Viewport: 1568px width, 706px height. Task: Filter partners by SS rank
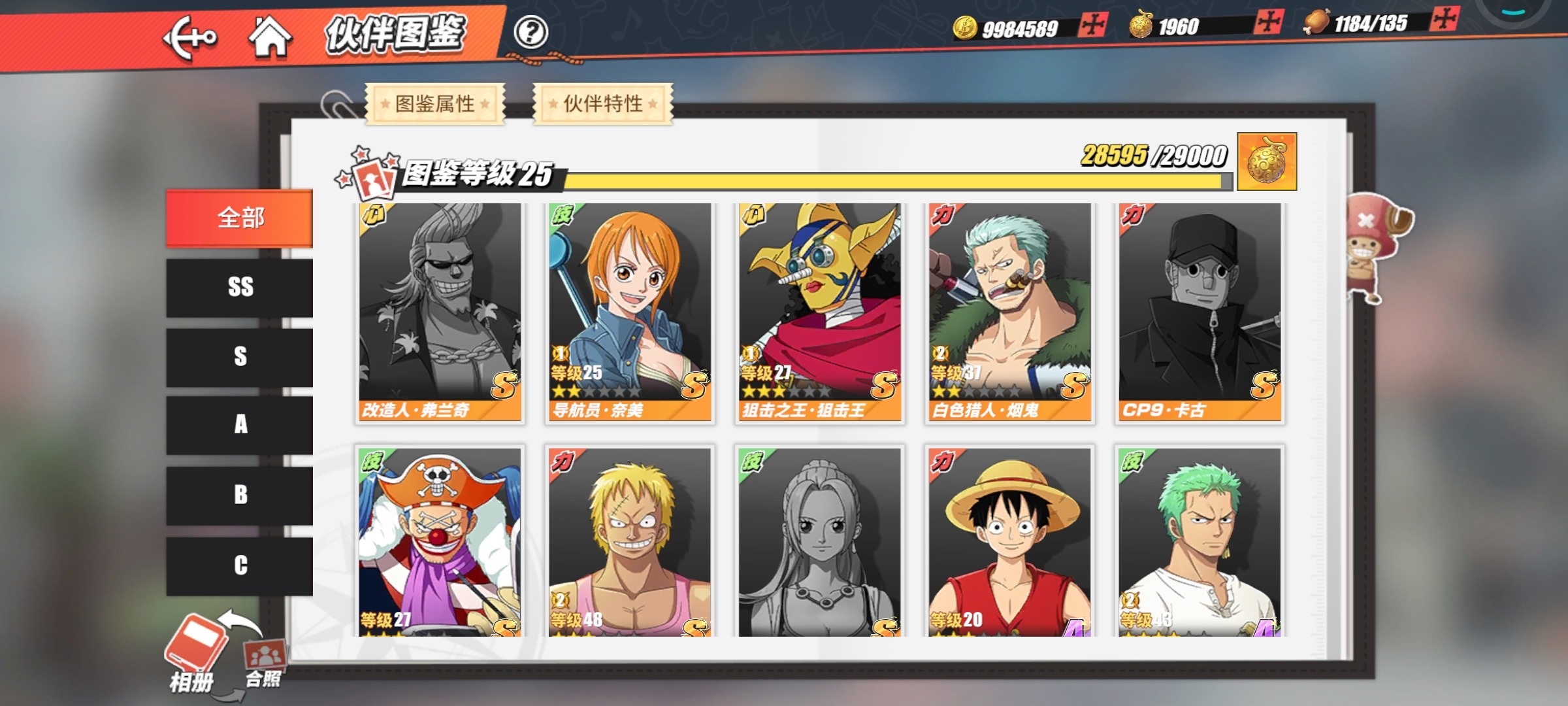(x=240, y=287)
